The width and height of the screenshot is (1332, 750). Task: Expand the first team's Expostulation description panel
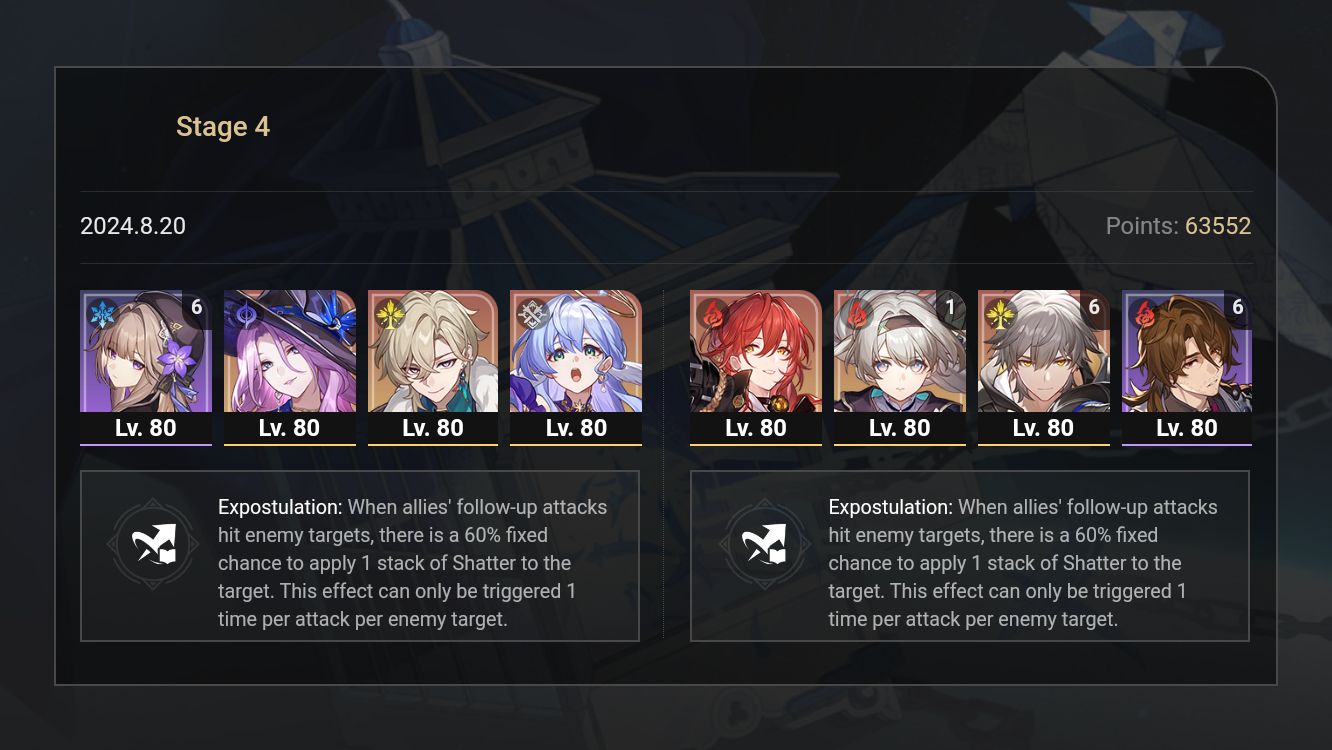click(x=360, y=556)
